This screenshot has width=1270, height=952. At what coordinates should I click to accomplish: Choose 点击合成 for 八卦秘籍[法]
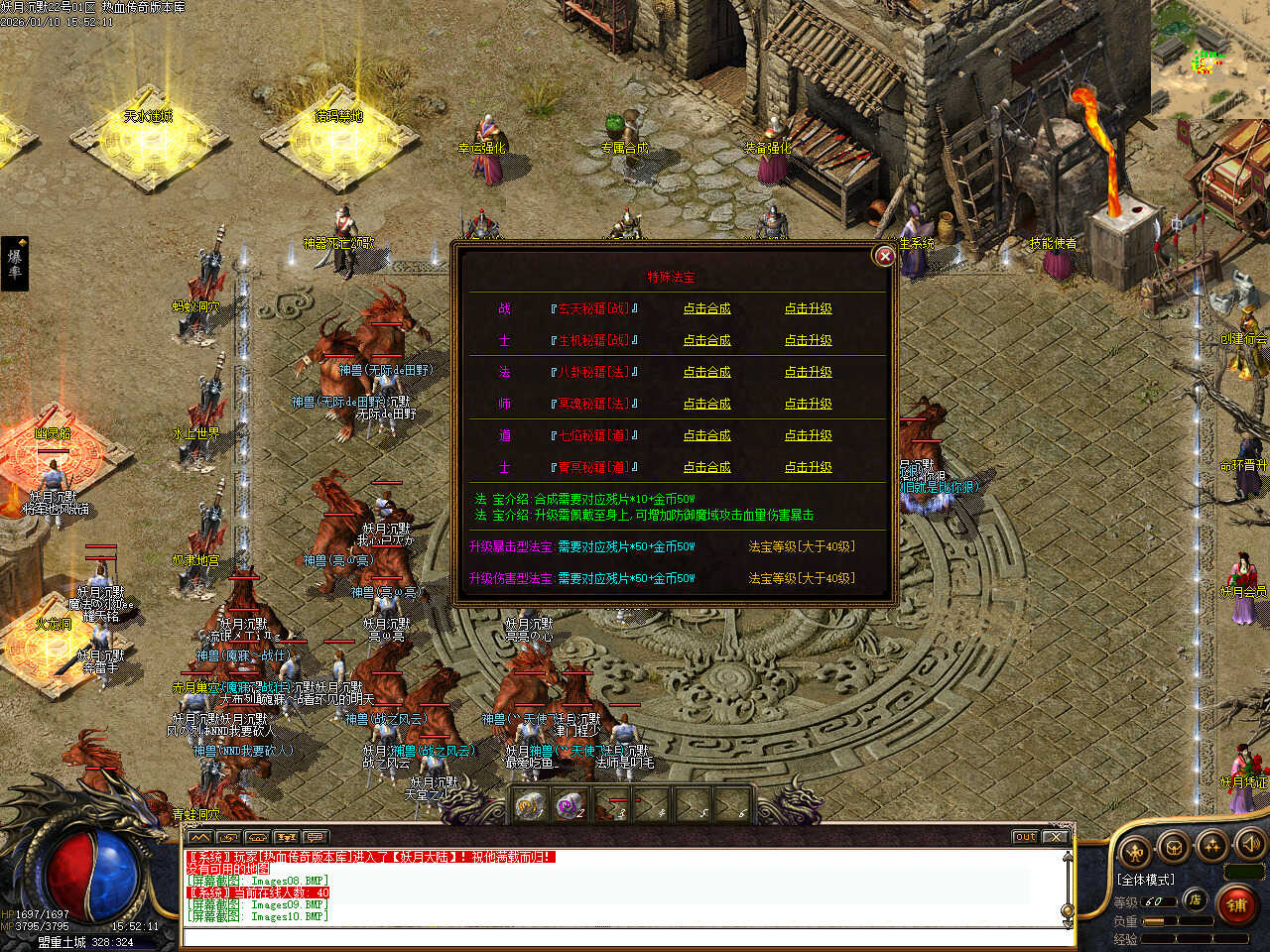pyautogui.click(x=706, y=372)
